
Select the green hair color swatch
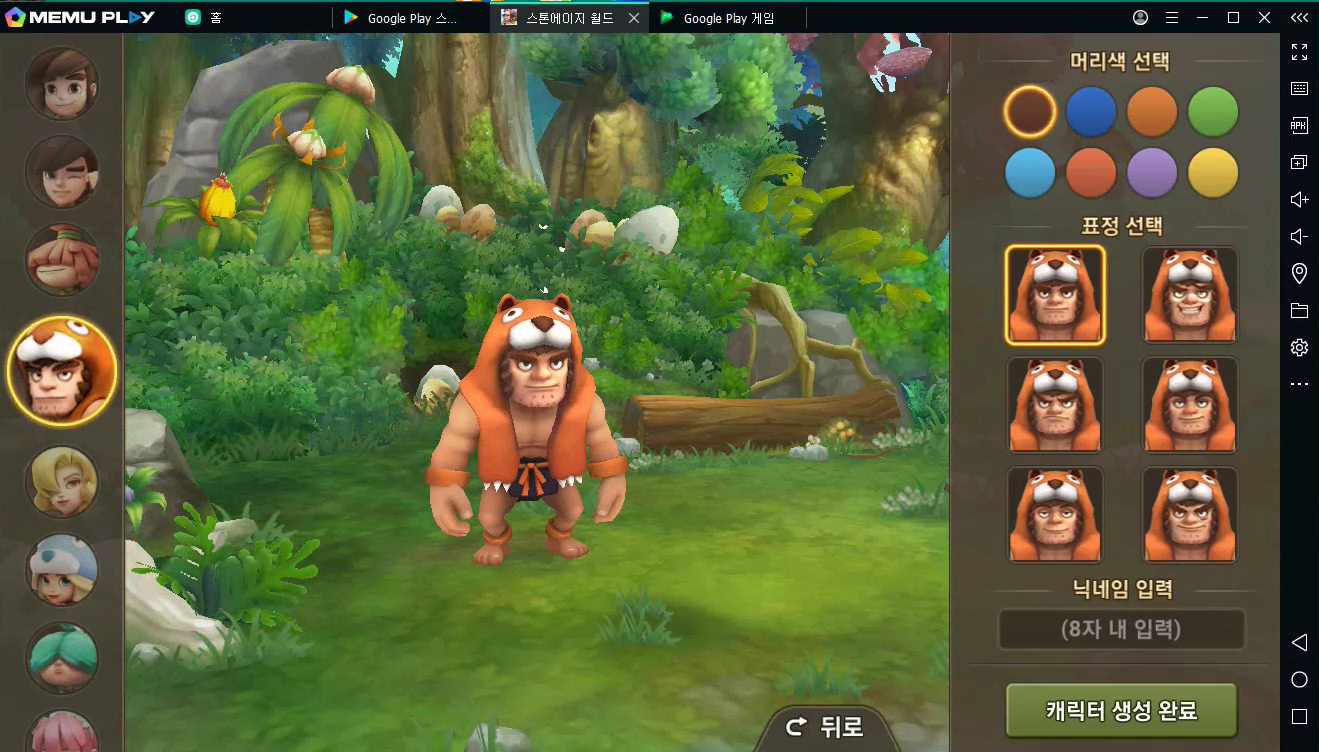coord(1213,112)
